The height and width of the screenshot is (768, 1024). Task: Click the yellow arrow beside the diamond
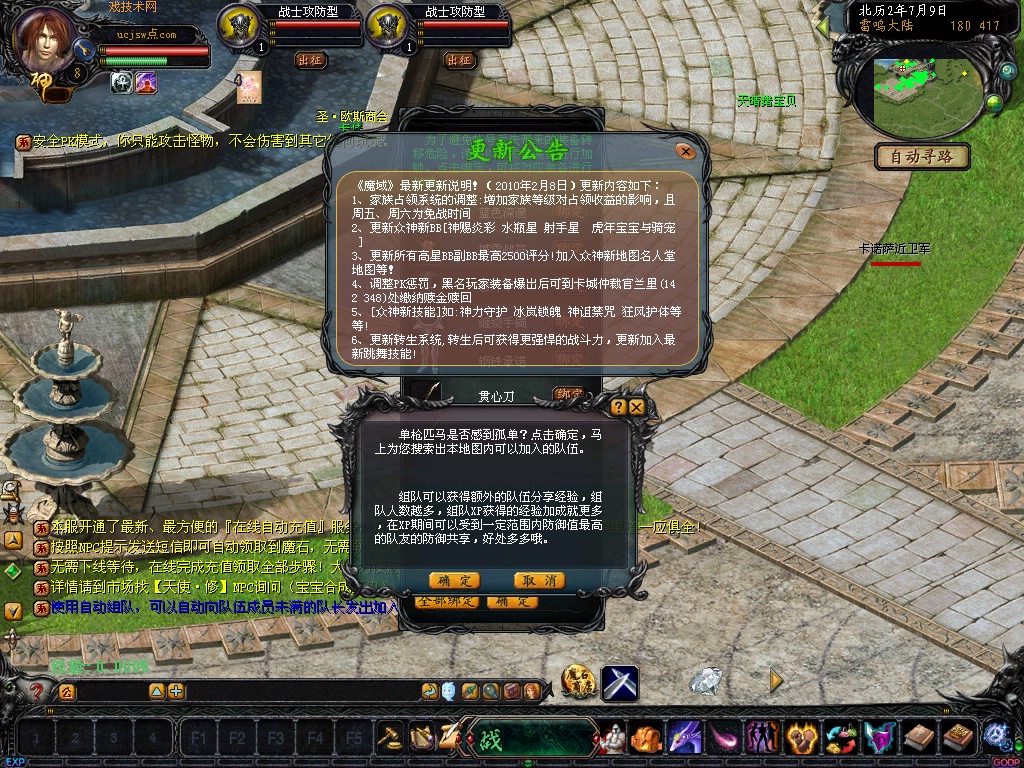click(x=776, y=681)
